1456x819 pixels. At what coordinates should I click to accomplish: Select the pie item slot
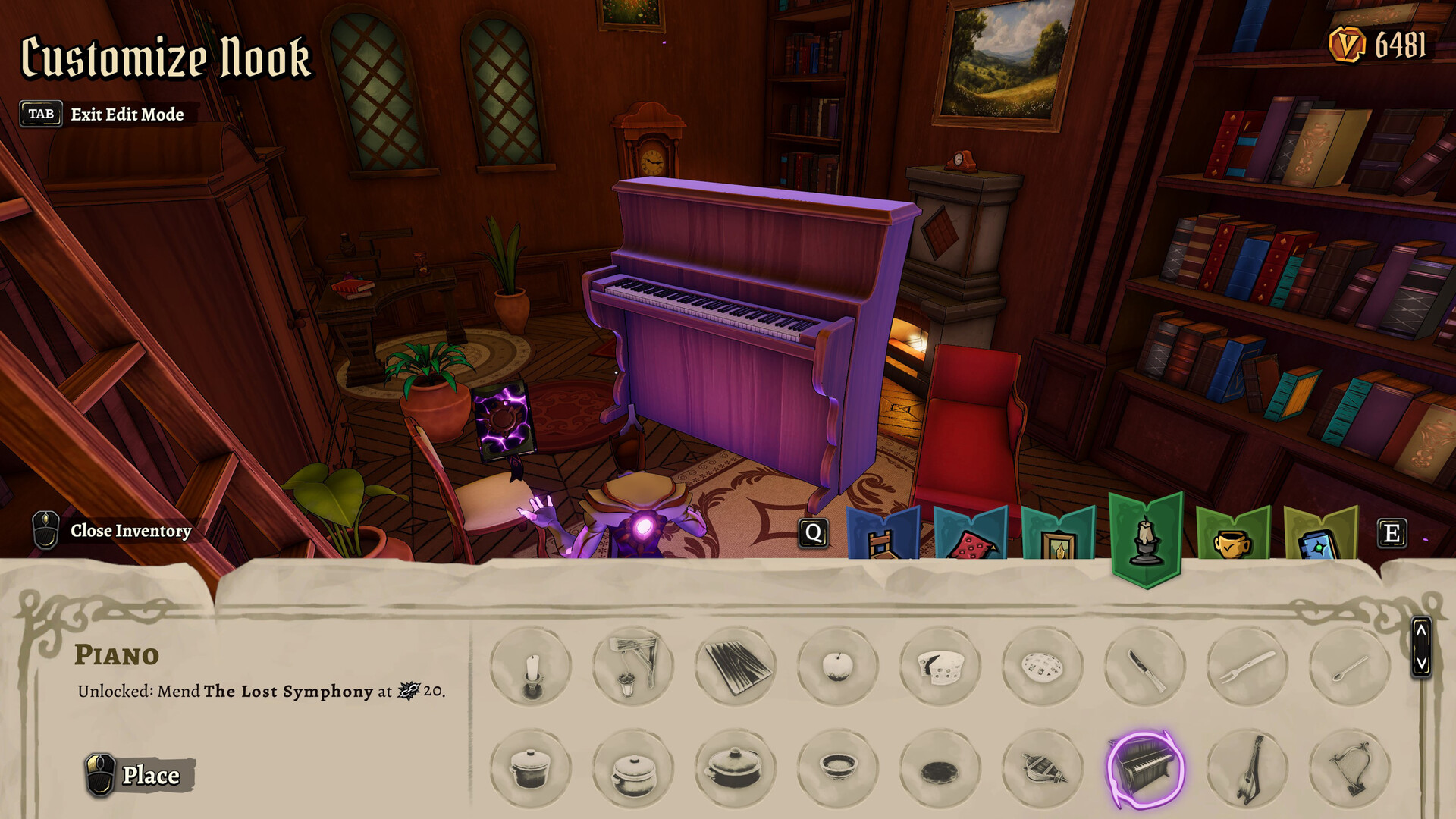(x=1043, y=667)
